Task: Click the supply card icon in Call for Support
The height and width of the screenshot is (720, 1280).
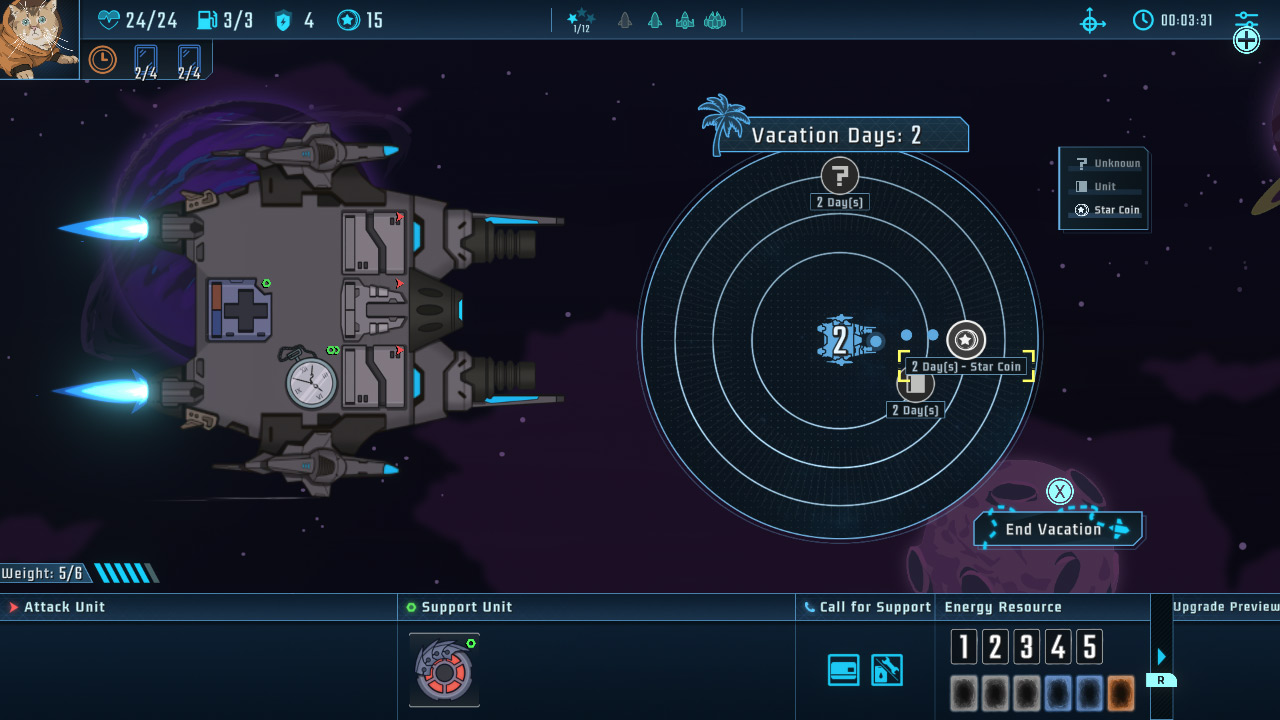Action: (x=843, y=669)
